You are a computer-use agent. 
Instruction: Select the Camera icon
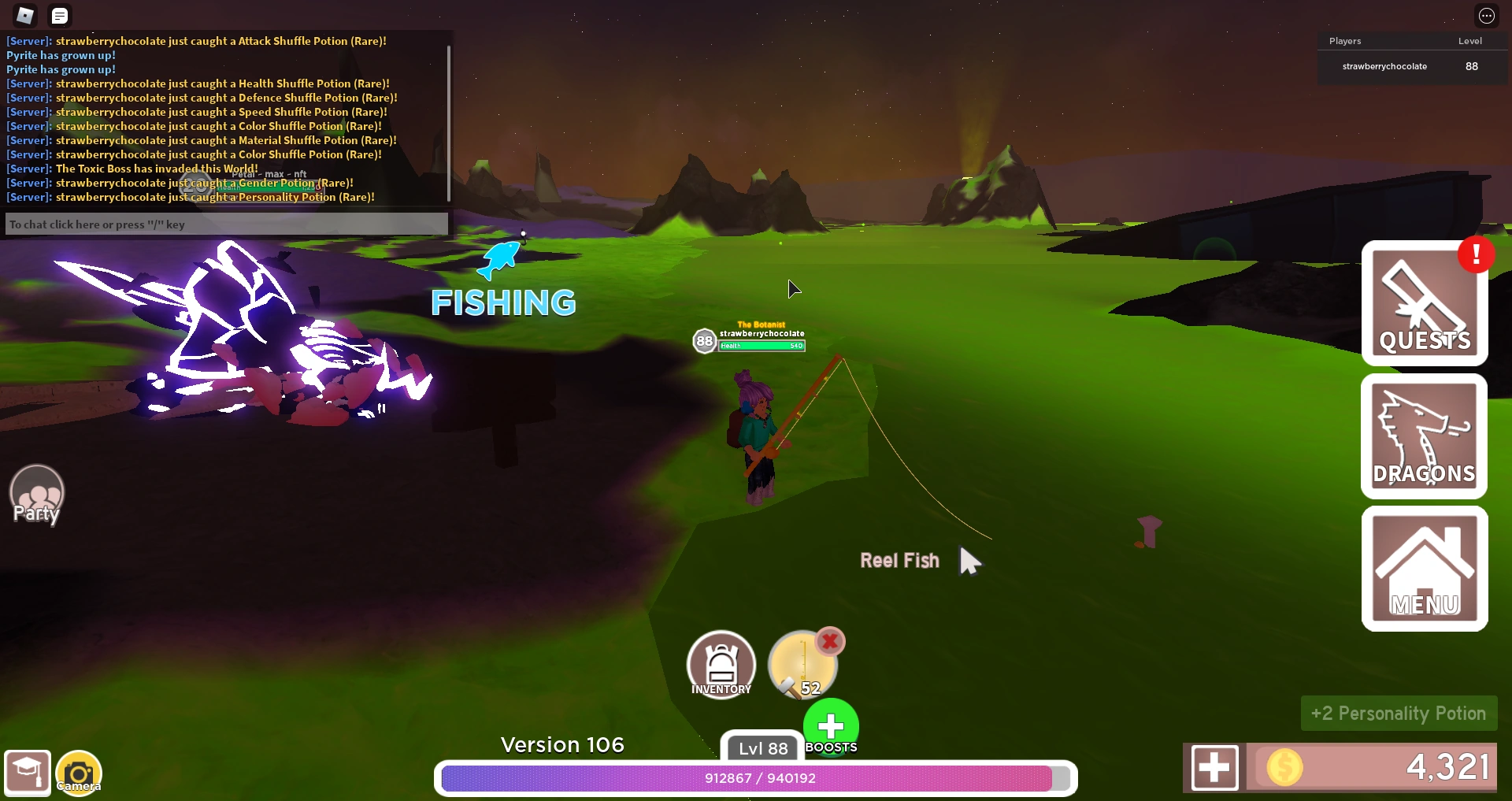point(78,773)
